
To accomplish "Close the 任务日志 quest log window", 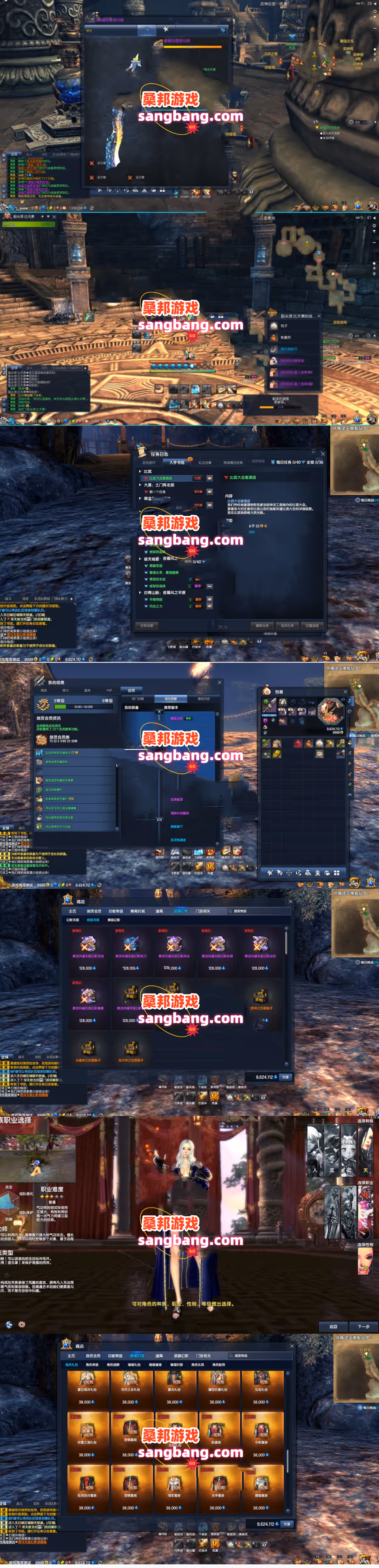I will pyautogui.click(x=322, y=454).
